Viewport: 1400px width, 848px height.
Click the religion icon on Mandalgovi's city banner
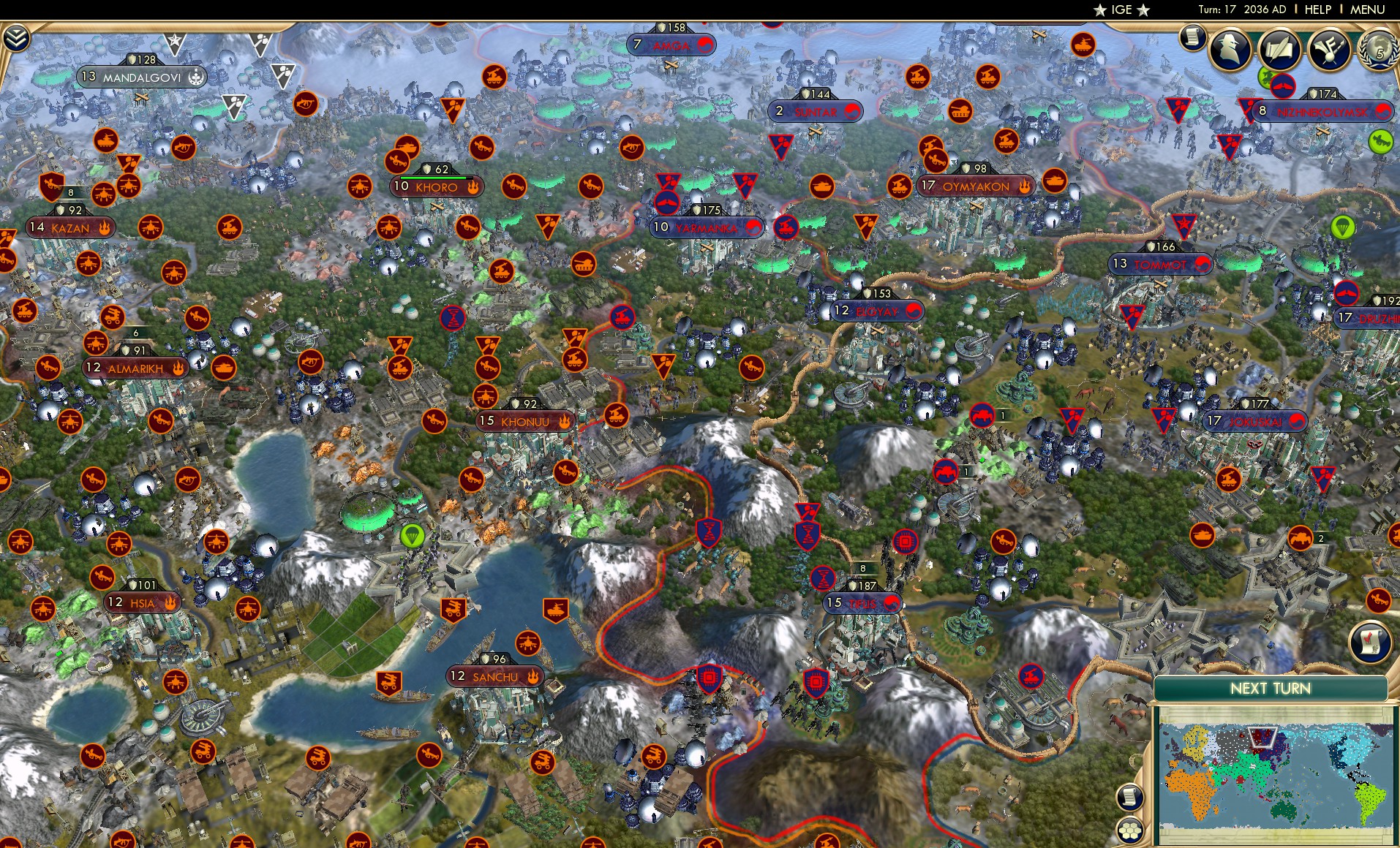(195, 75)
